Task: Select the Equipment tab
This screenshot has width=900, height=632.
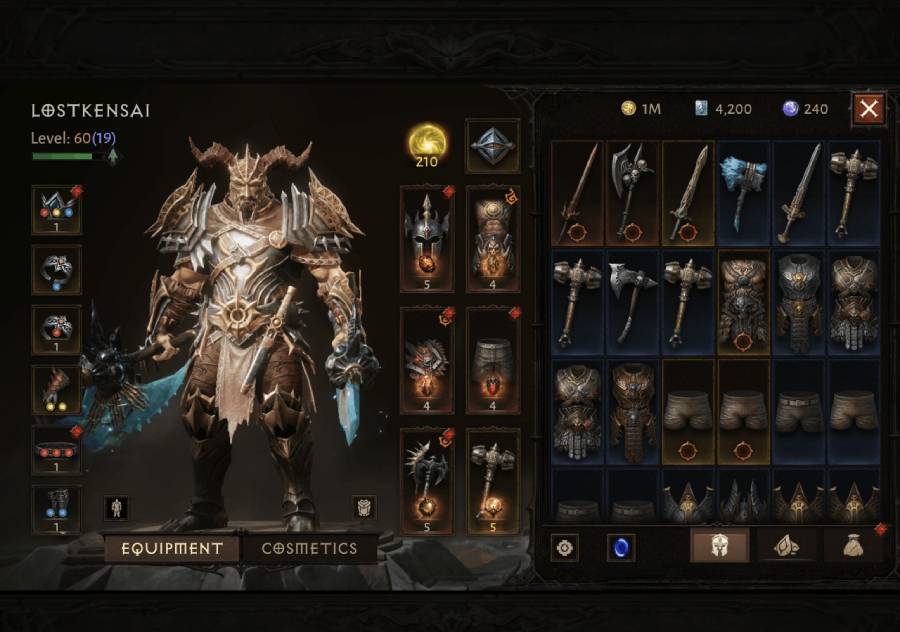Action: tap(172, 549)
